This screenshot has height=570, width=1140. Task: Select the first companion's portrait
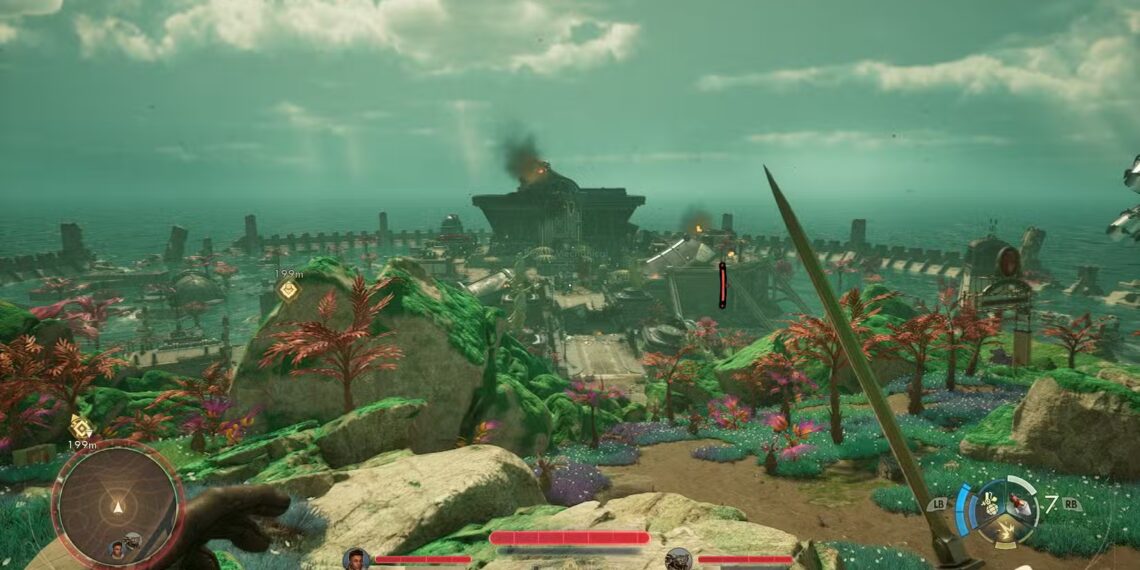point(355,559)
